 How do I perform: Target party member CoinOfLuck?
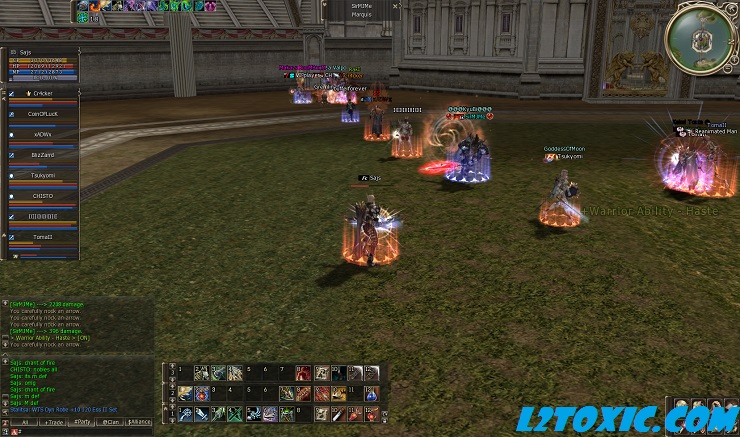point(42,115)
